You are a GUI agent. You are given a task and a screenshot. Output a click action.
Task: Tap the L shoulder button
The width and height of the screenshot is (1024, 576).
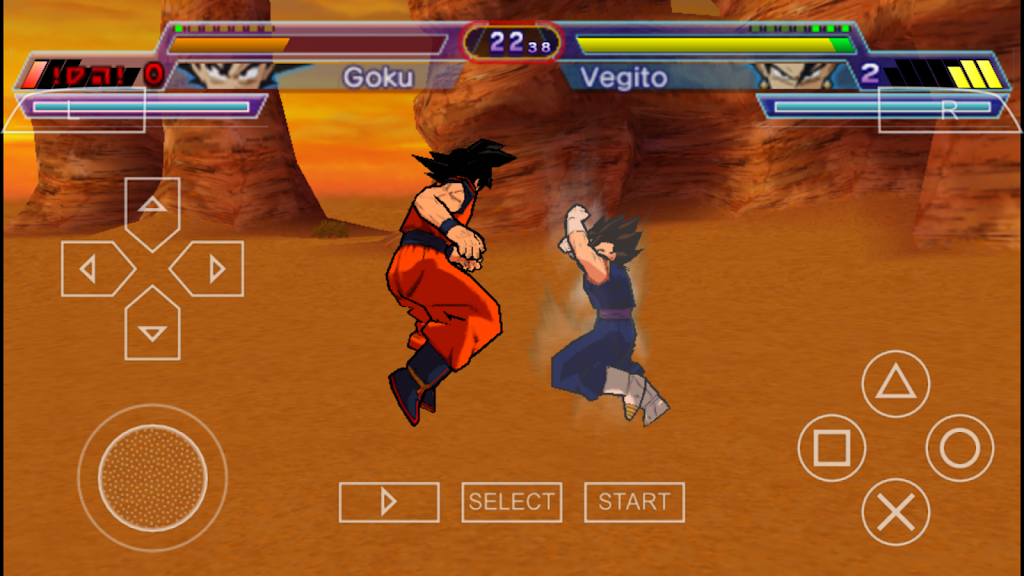coord(75,110)
